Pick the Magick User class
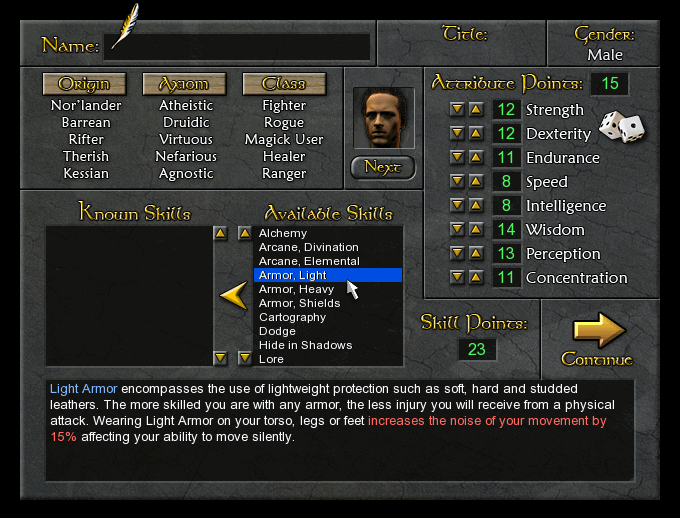Image resolution: width=680 pixels, height=518 pixels. click(284, 139)
